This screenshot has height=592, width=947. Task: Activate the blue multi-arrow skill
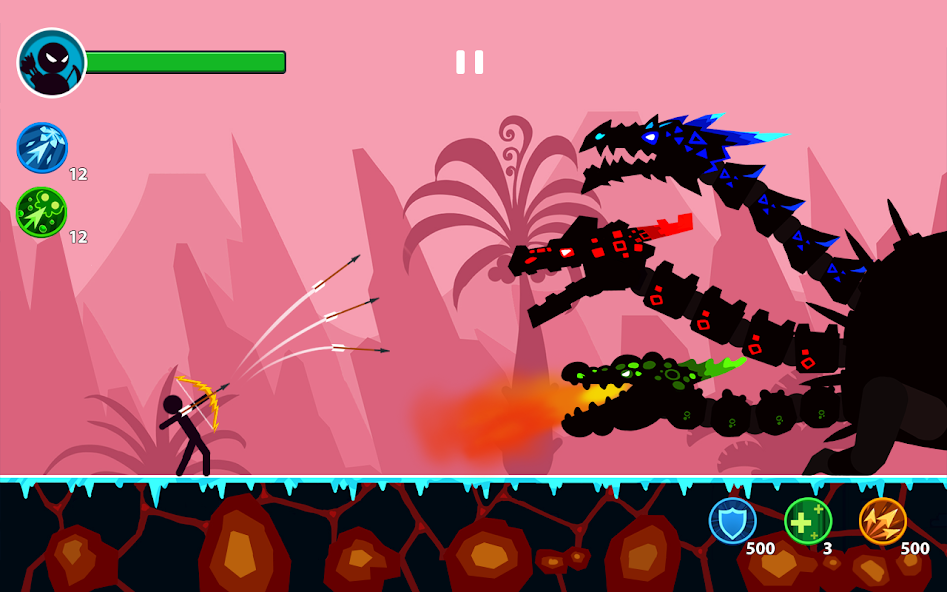[x=42, y=148]
